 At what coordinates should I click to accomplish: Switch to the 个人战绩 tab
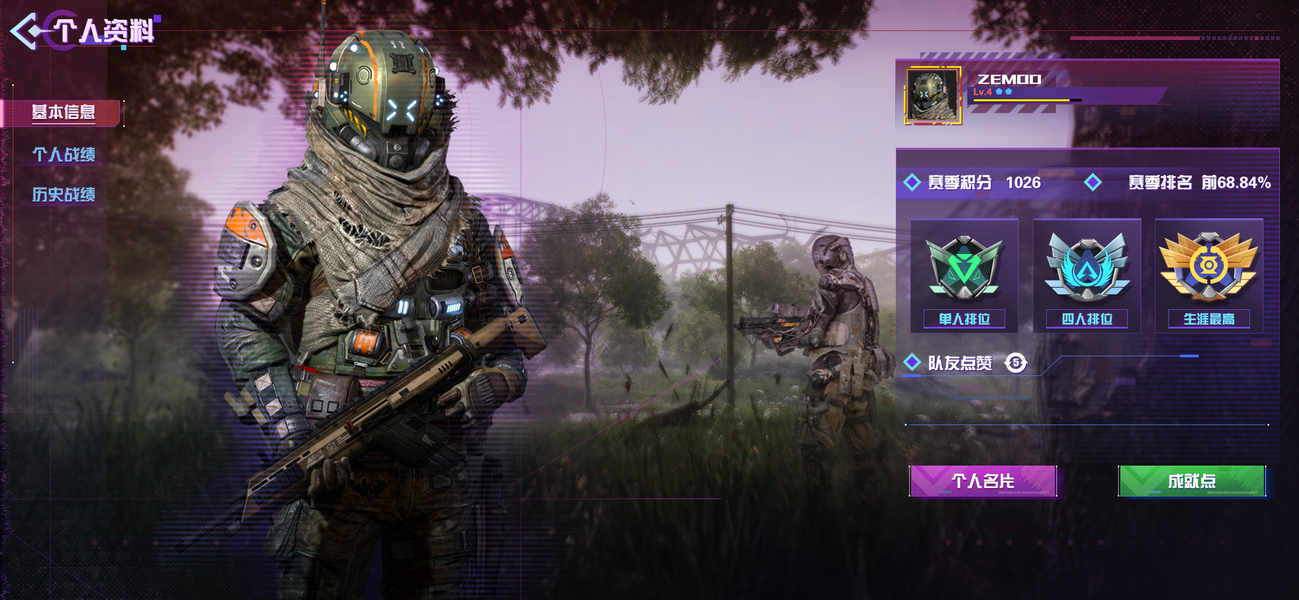tap(64, 155)
